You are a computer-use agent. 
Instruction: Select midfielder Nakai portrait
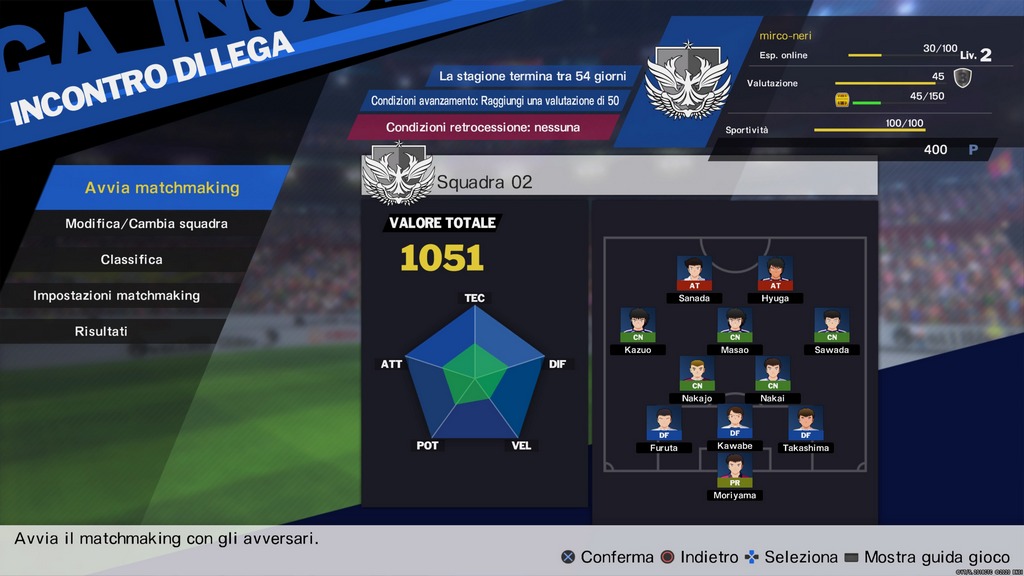773,373
